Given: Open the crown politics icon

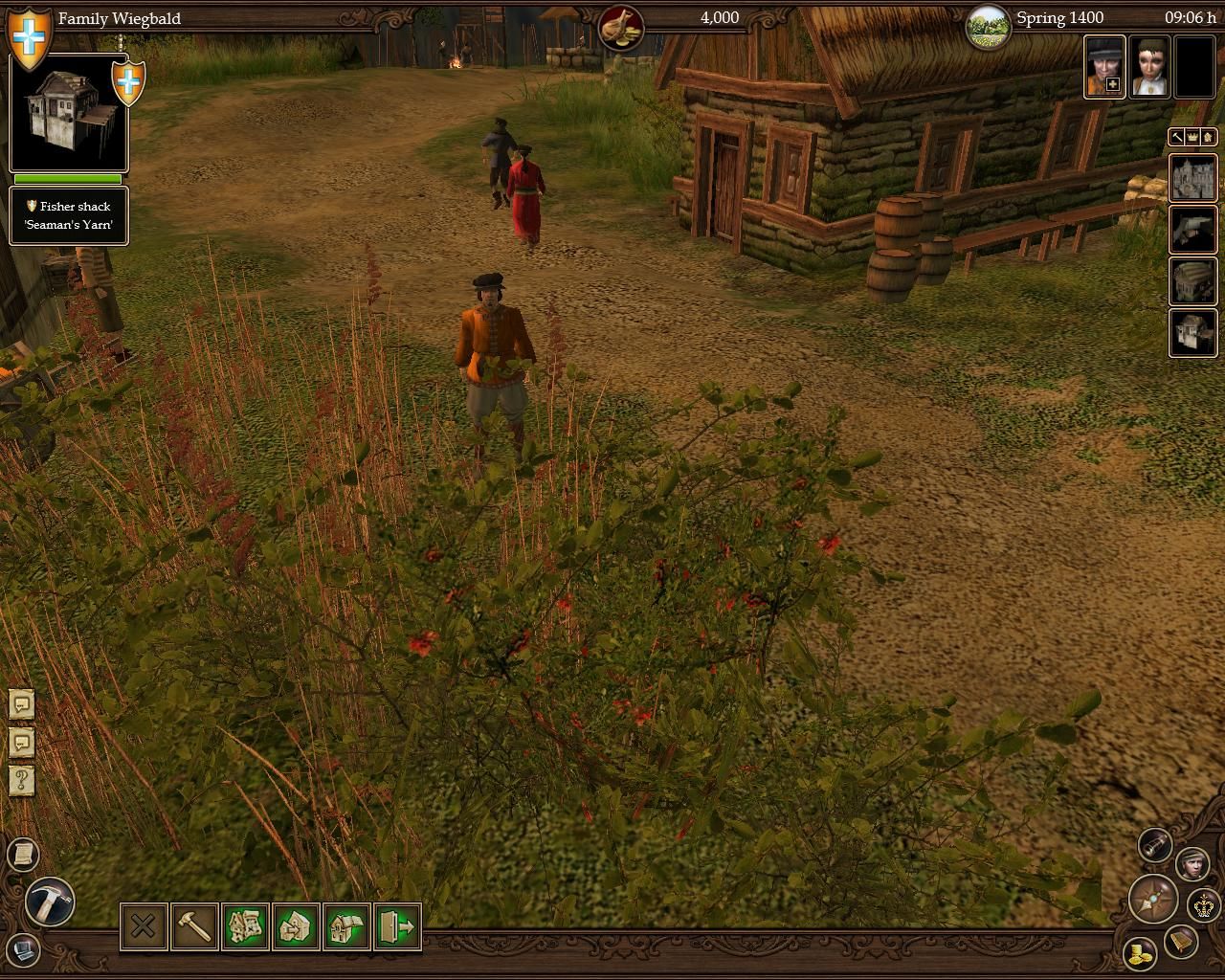Looking at the screenshot, I should 1203,904.
